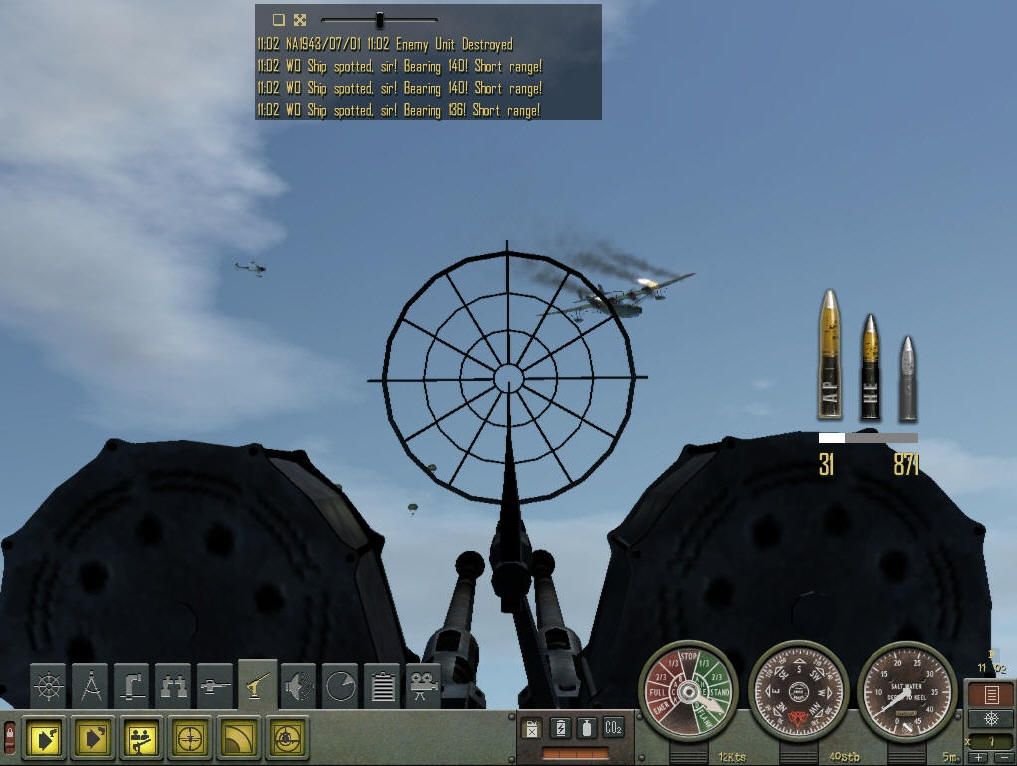Screen dimensions: 1017x766
Task: Switch to the free camera view
Action: coord(424,687)
